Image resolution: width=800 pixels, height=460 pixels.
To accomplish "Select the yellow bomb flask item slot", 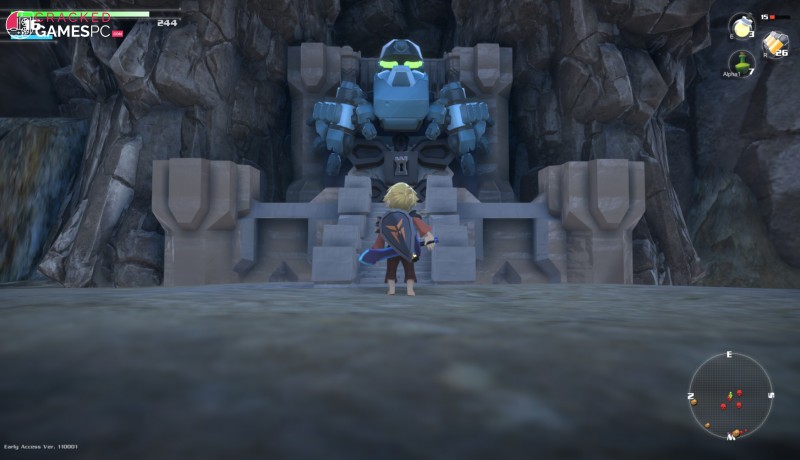I will pos(741,26).
